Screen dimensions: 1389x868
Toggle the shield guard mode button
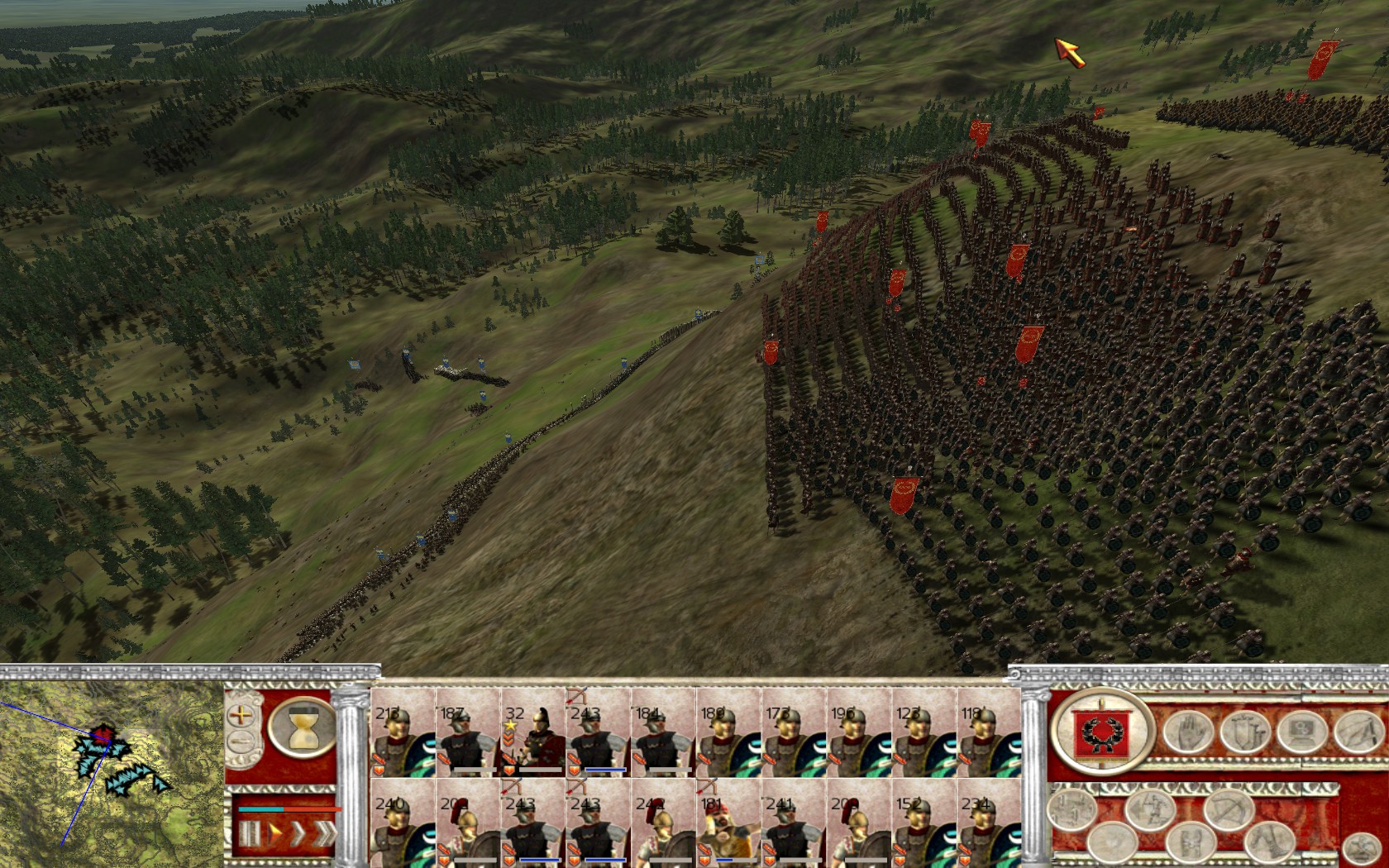[x=1244, y=732]
